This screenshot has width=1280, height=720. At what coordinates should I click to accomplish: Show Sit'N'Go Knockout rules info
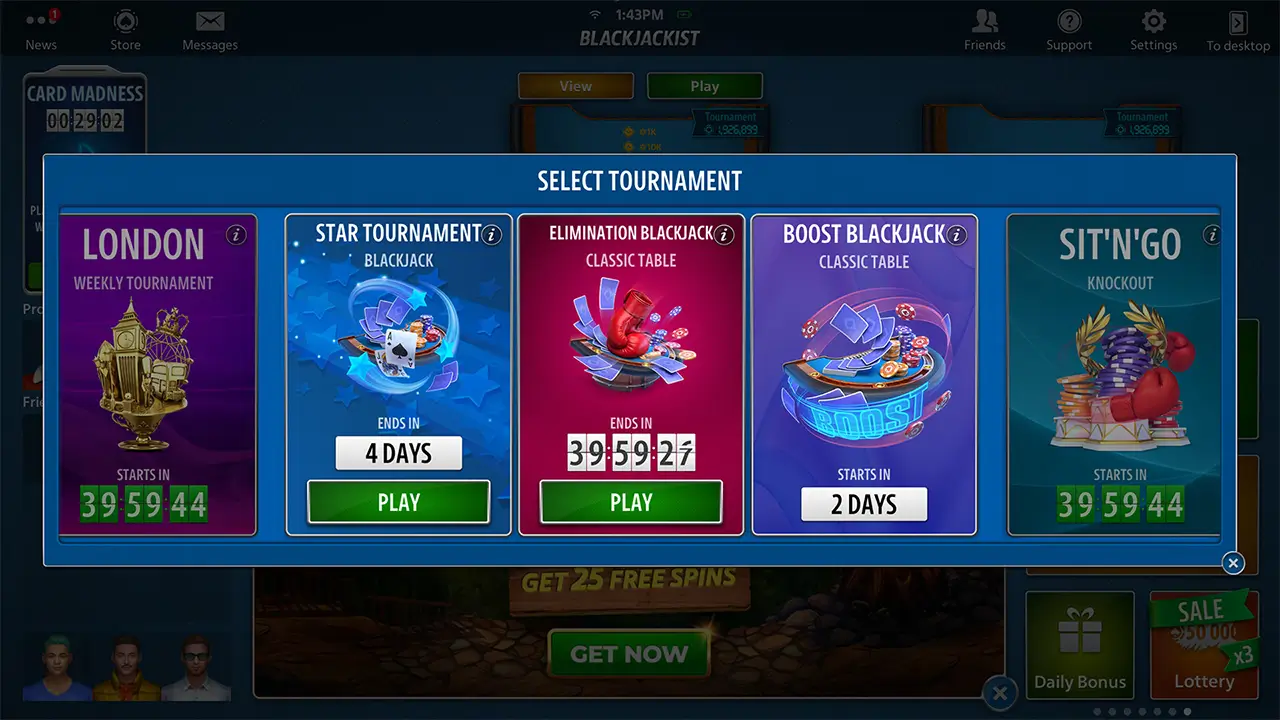click(1211, 233)
